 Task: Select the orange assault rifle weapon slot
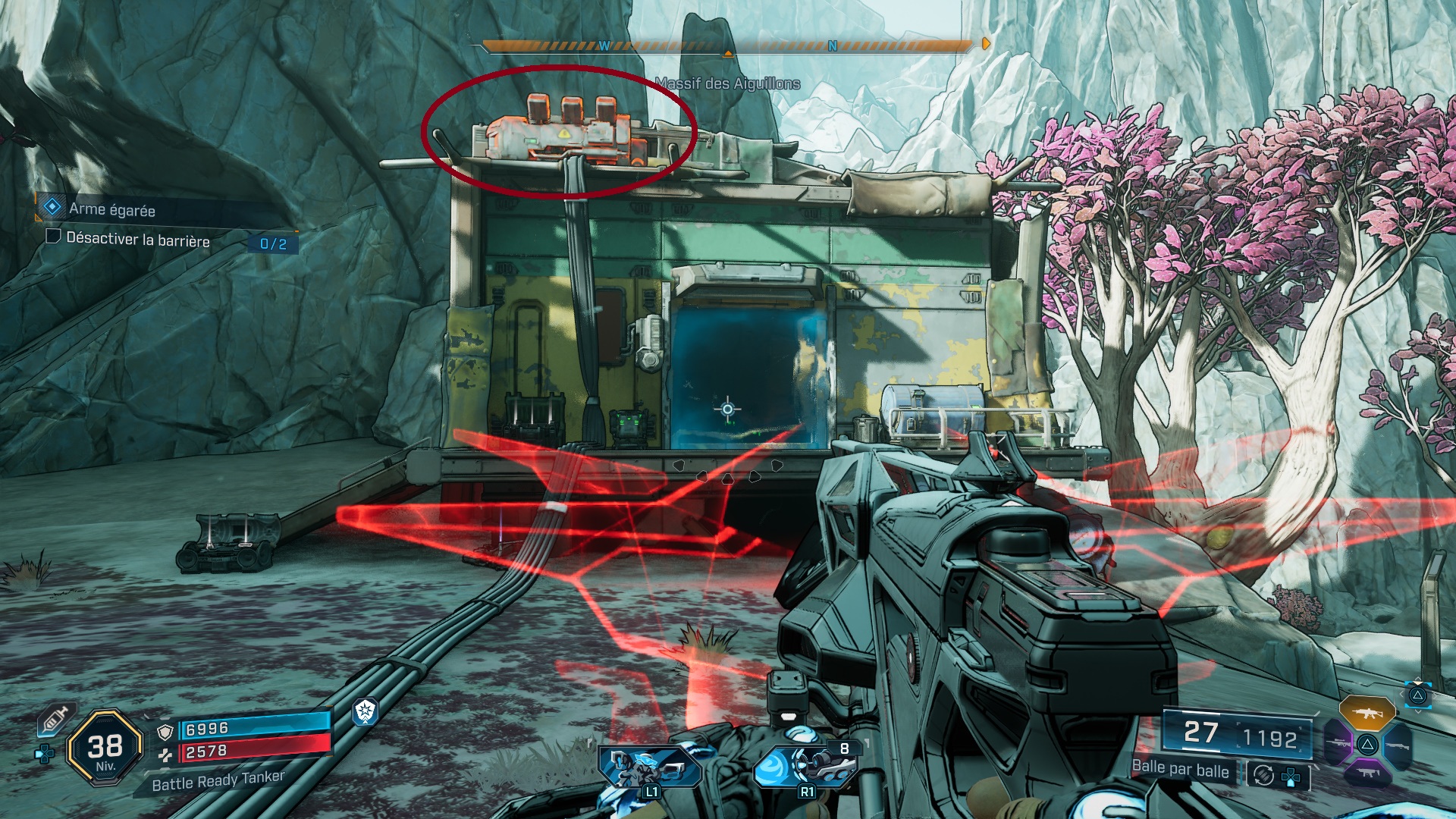pyautogui.click(x=1367, y=712)
